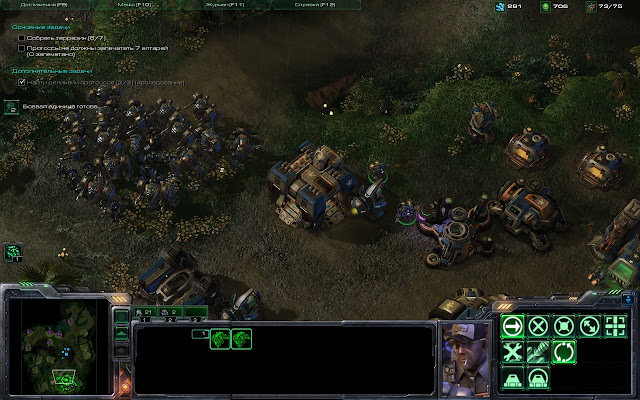The height and width of the screenshot is (400, 640).
Task: Select control group 2 tab with 2 units
Action: click(171, 313)
